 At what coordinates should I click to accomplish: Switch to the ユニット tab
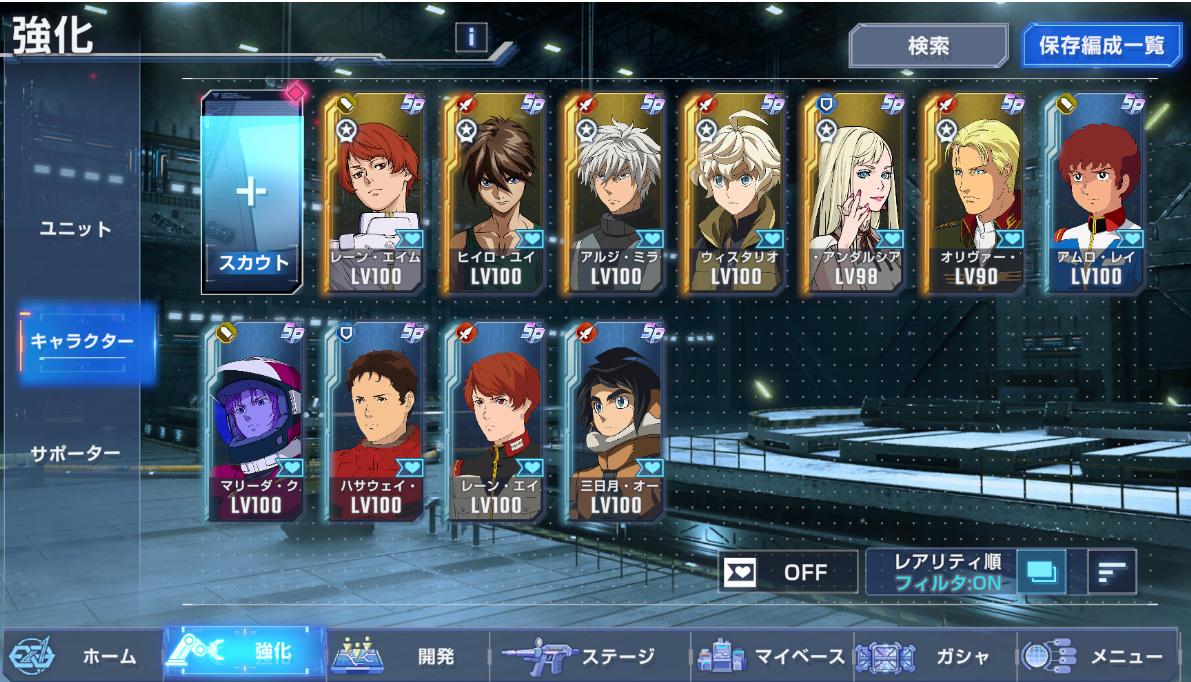pos(76,228)
